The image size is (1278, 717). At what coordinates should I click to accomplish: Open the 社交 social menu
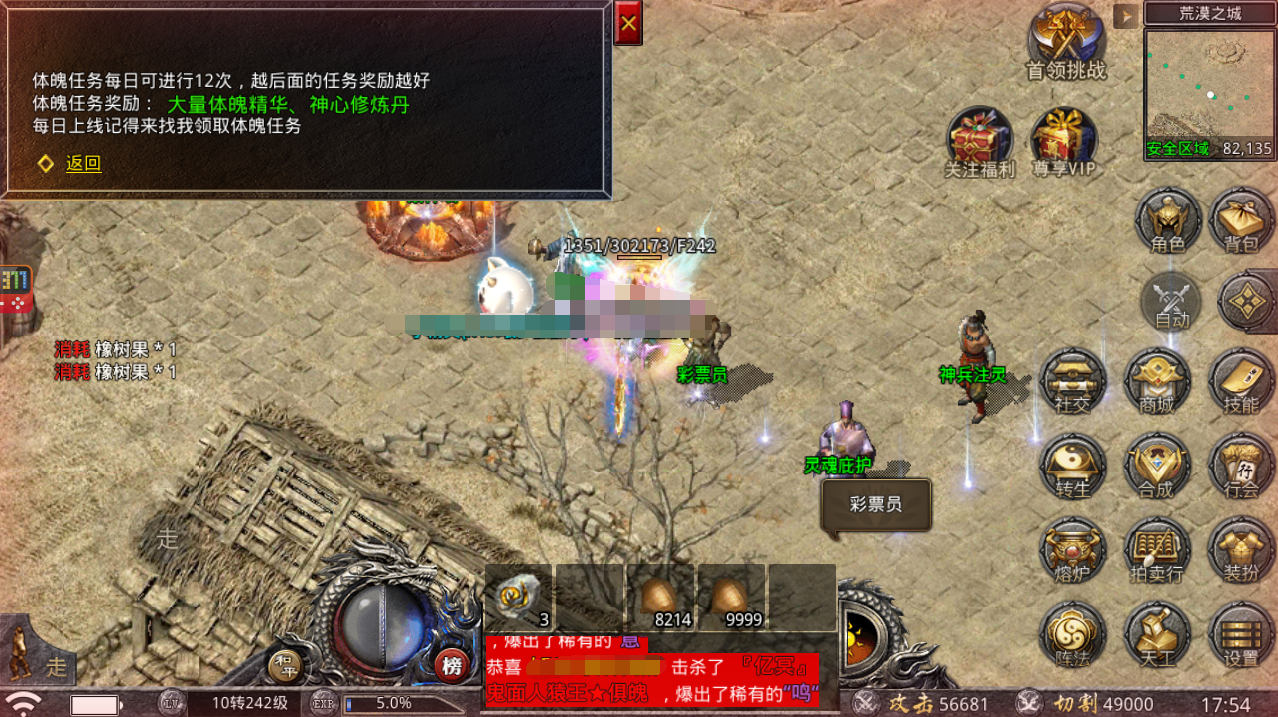(1072, 380)
